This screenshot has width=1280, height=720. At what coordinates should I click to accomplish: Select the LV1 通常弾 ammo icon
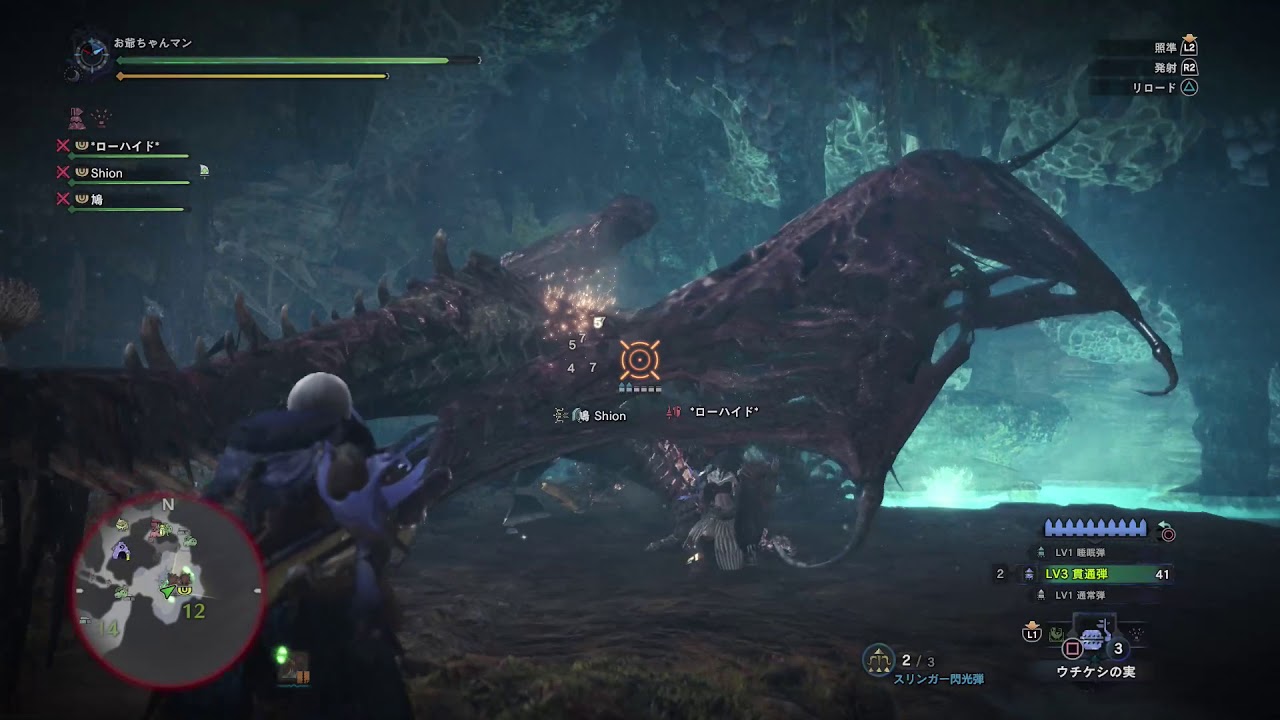[1041, 594]
